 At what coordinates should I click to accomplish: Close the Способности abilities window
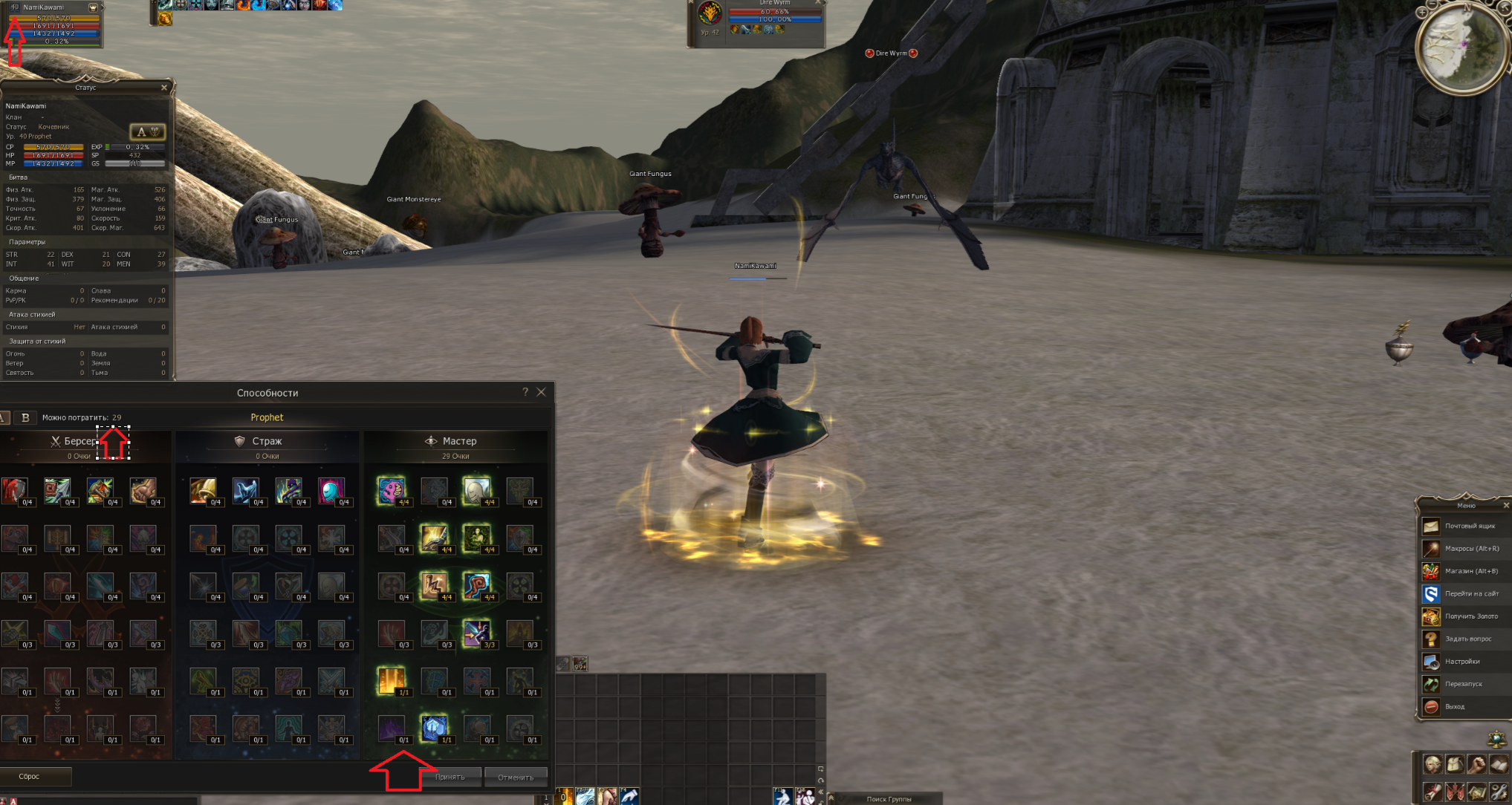point(542,392)
